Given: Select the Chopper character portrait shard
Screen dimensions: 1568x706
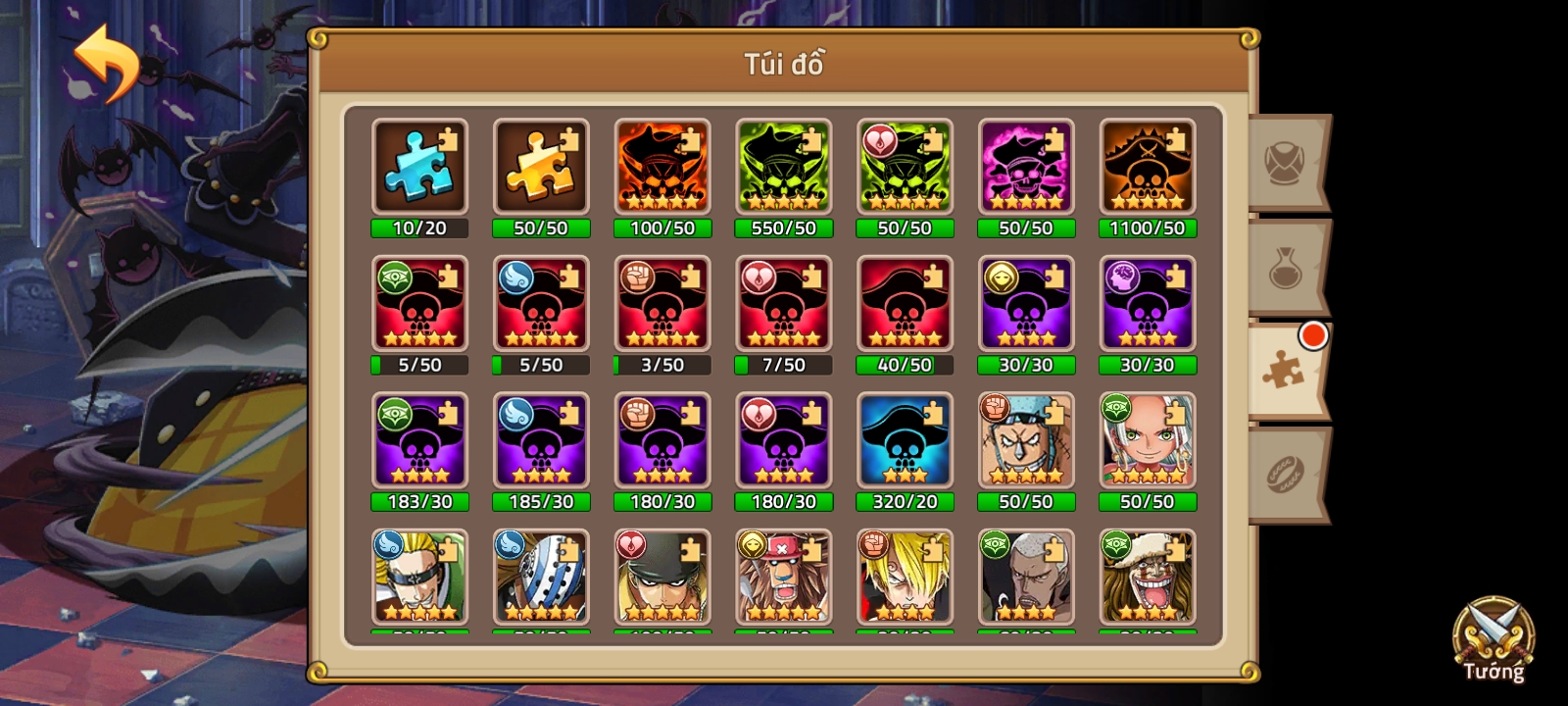Looking at the screenshot, I should click(783, 579).
